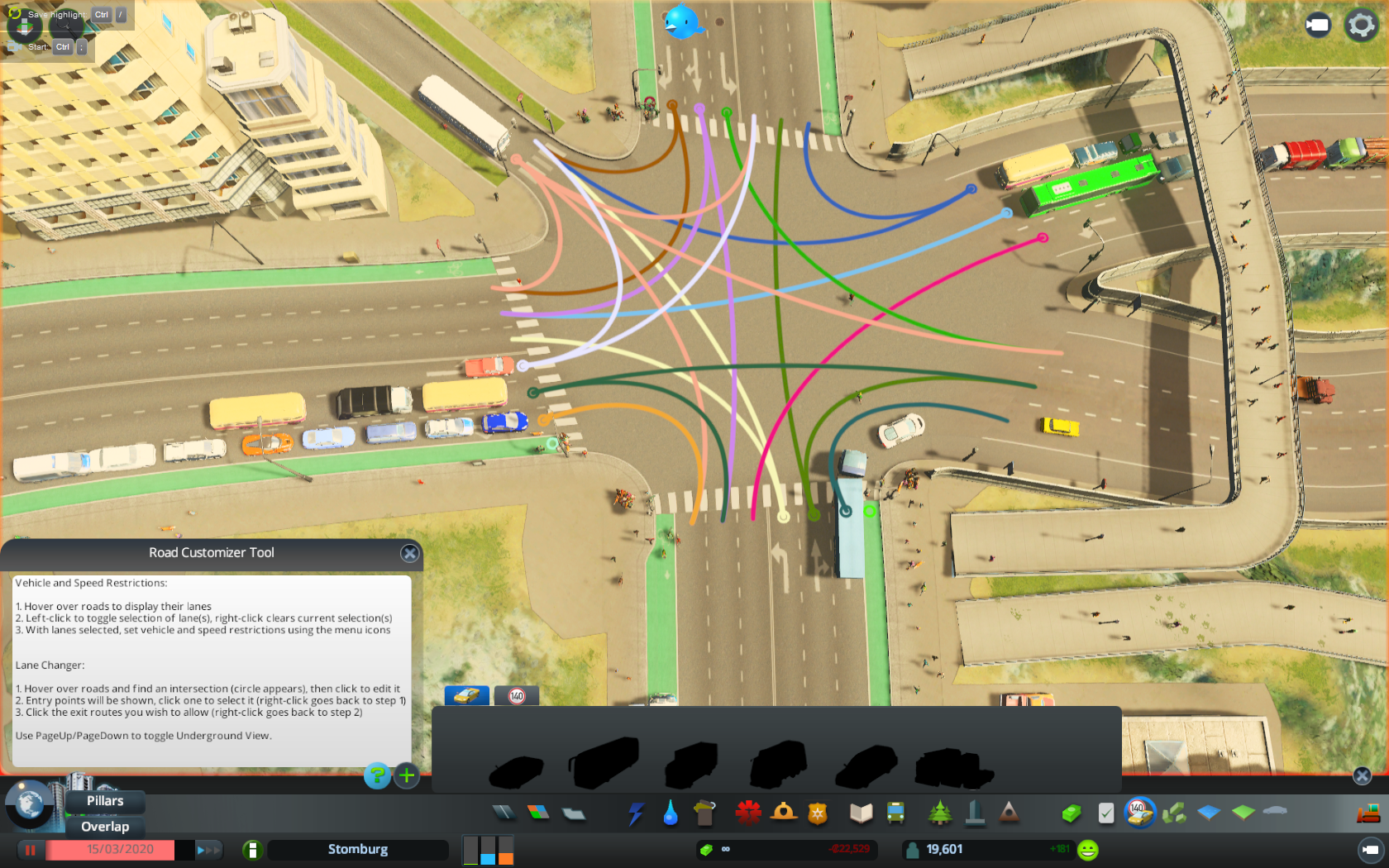The image size is (1389, 868).
Task: Open the Economy money panel
Action: pos(1072,813)
